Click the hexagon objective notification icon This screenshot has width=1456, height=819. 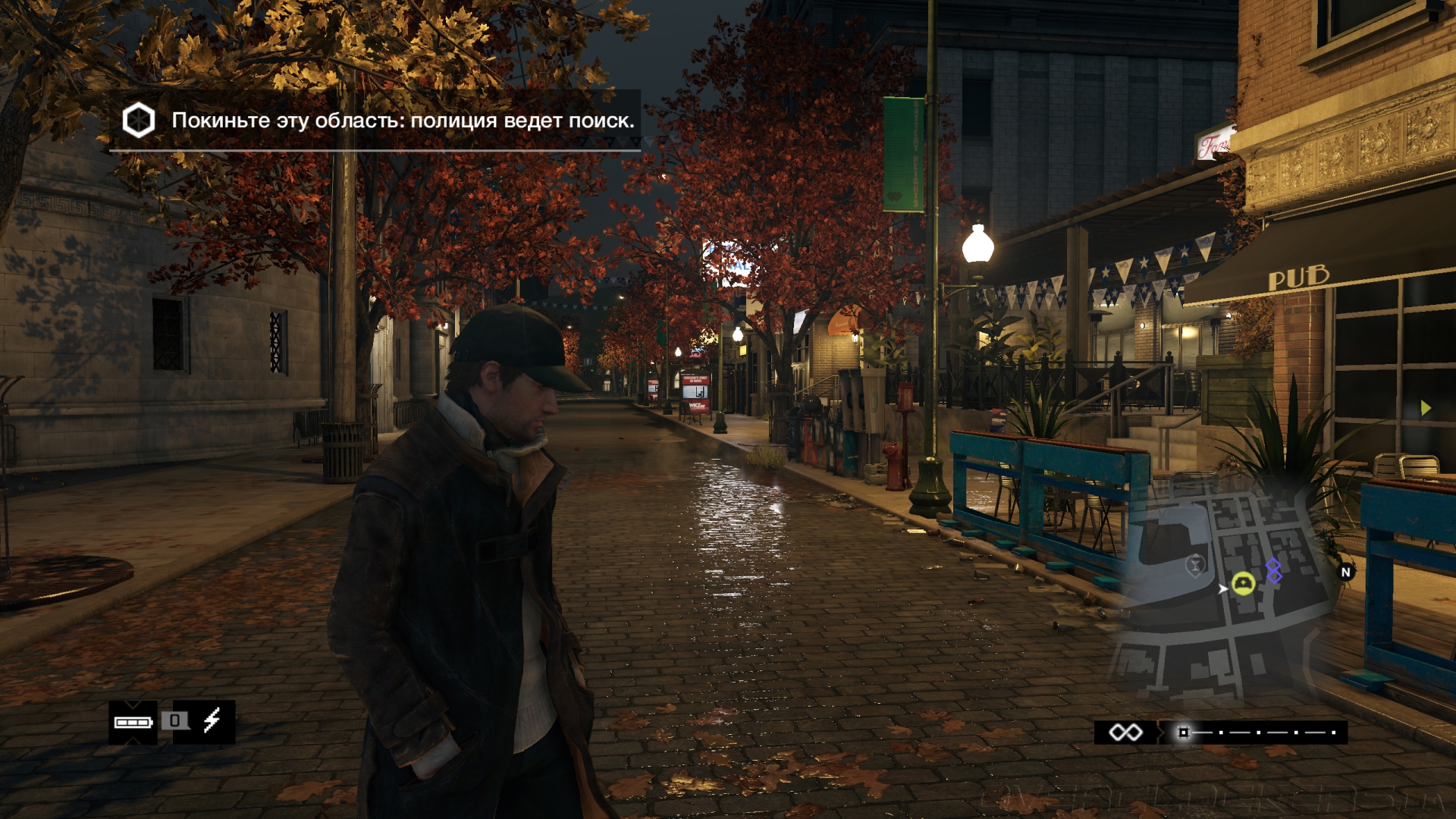(139, 121)
